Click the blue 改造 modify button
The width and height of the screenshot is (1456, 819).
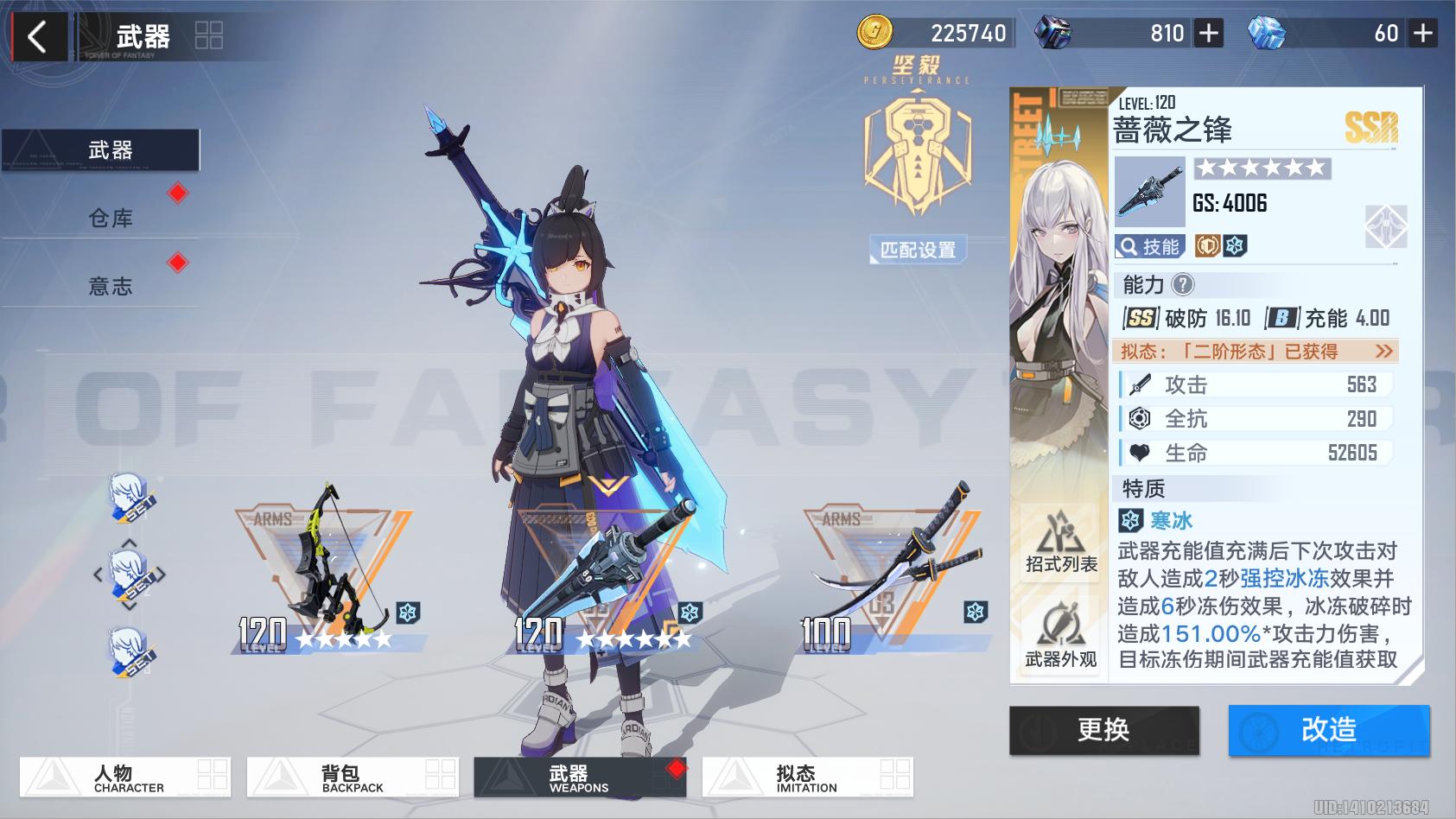pyautogui.click(x=1328, y=730)
